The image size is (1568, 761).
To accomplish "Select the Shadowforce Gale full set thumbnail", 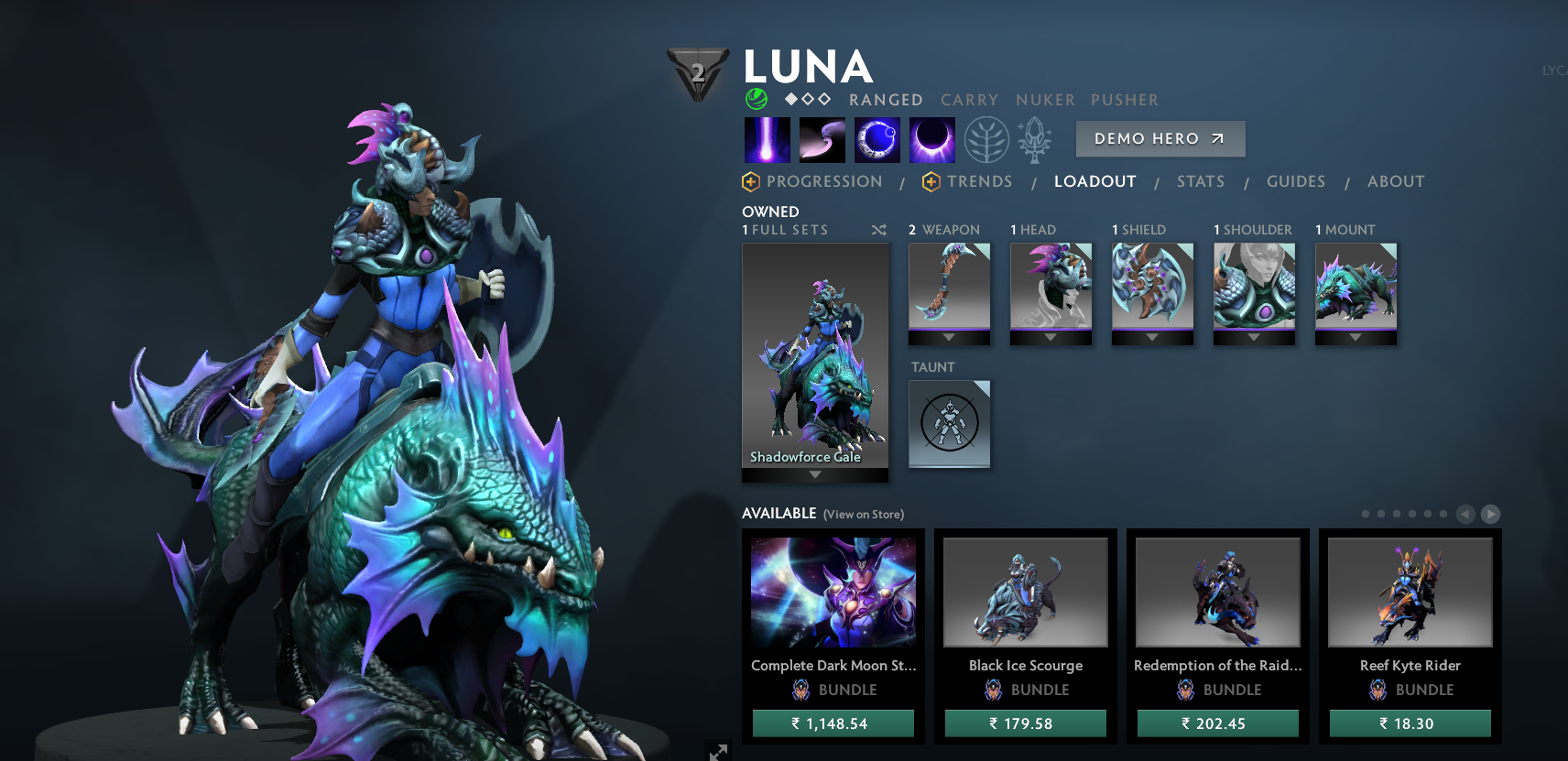I will 814,357.
